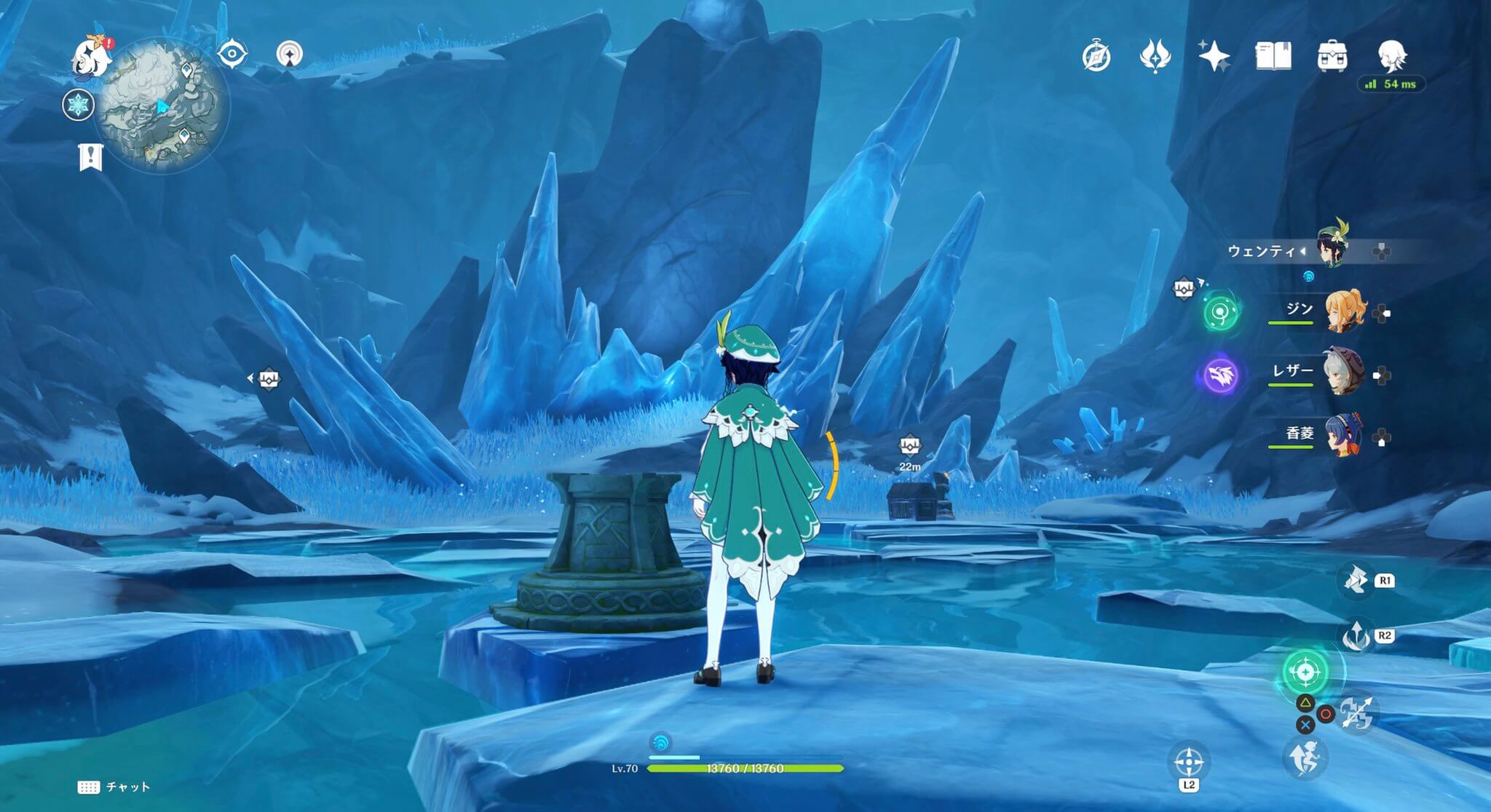Viewport: 1491px width, 812px height.
Task: Open the Adventurer Handbook book icon
Action: click(x=1273, y=56)
